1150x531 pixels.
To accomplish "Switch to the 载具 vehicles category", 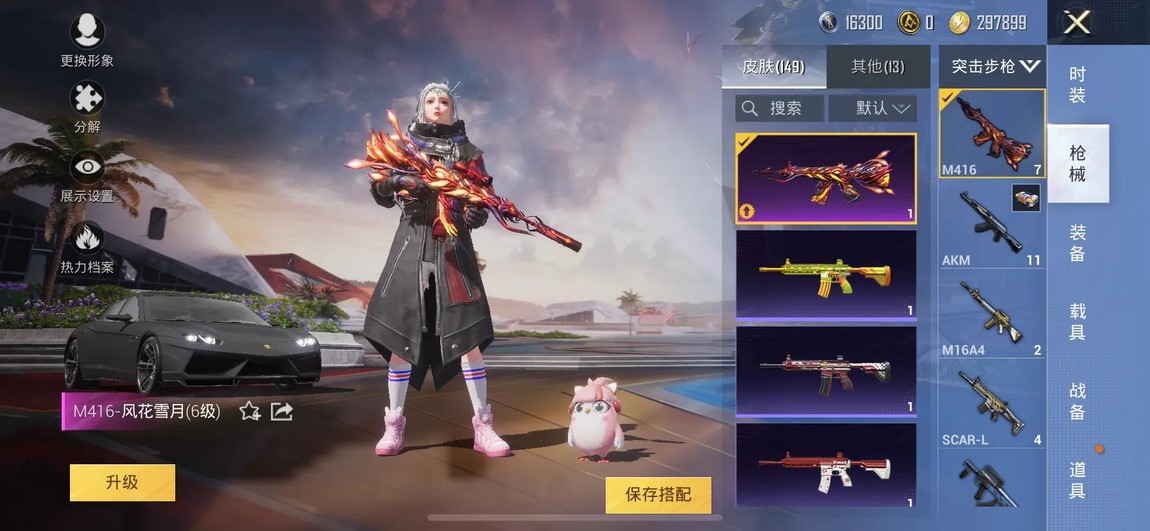I will tap(1077, 322).
